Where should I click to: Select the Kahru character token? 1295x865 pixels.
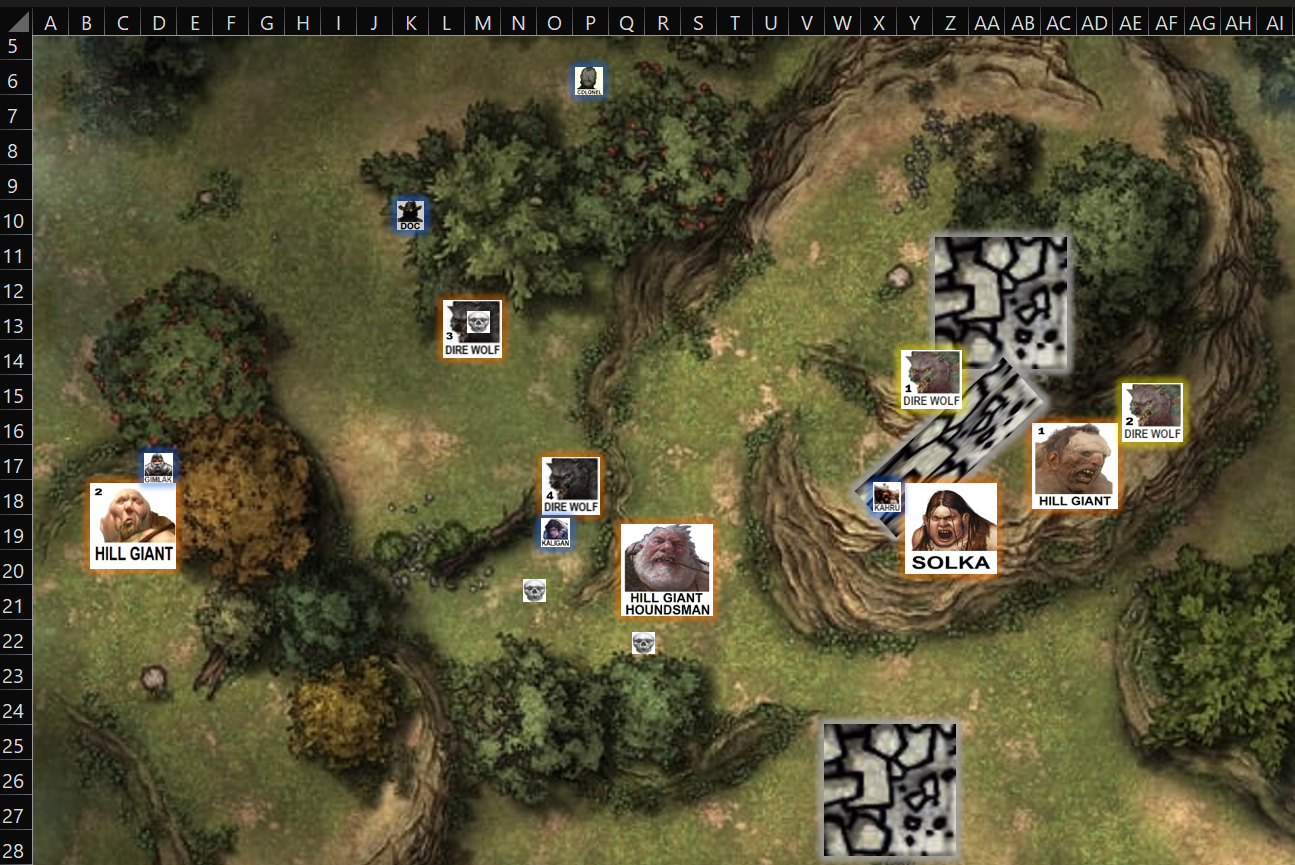(887, 497)
